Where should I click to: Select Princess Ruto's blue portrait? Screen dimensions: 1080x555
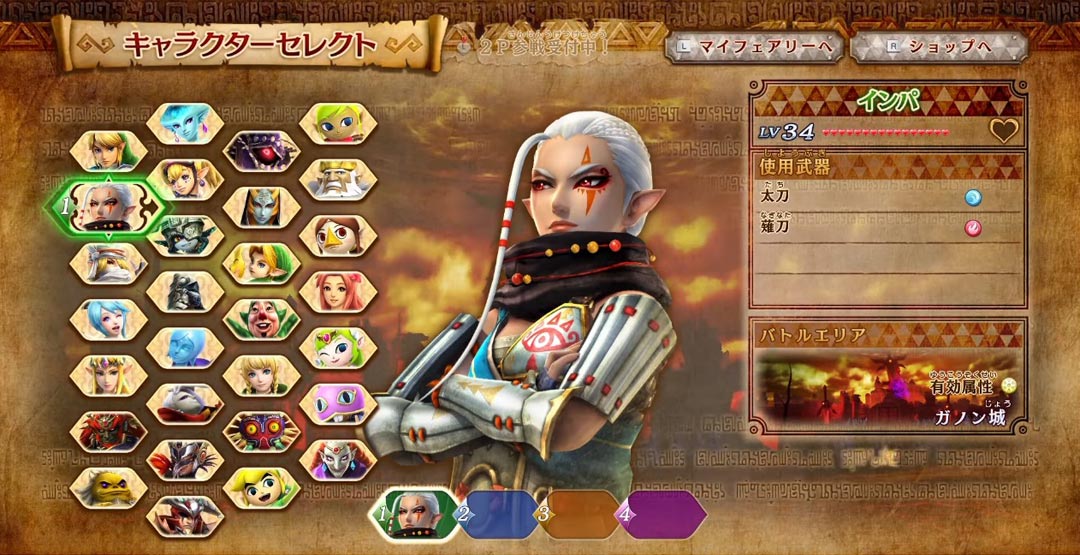[x=185, y=123]
